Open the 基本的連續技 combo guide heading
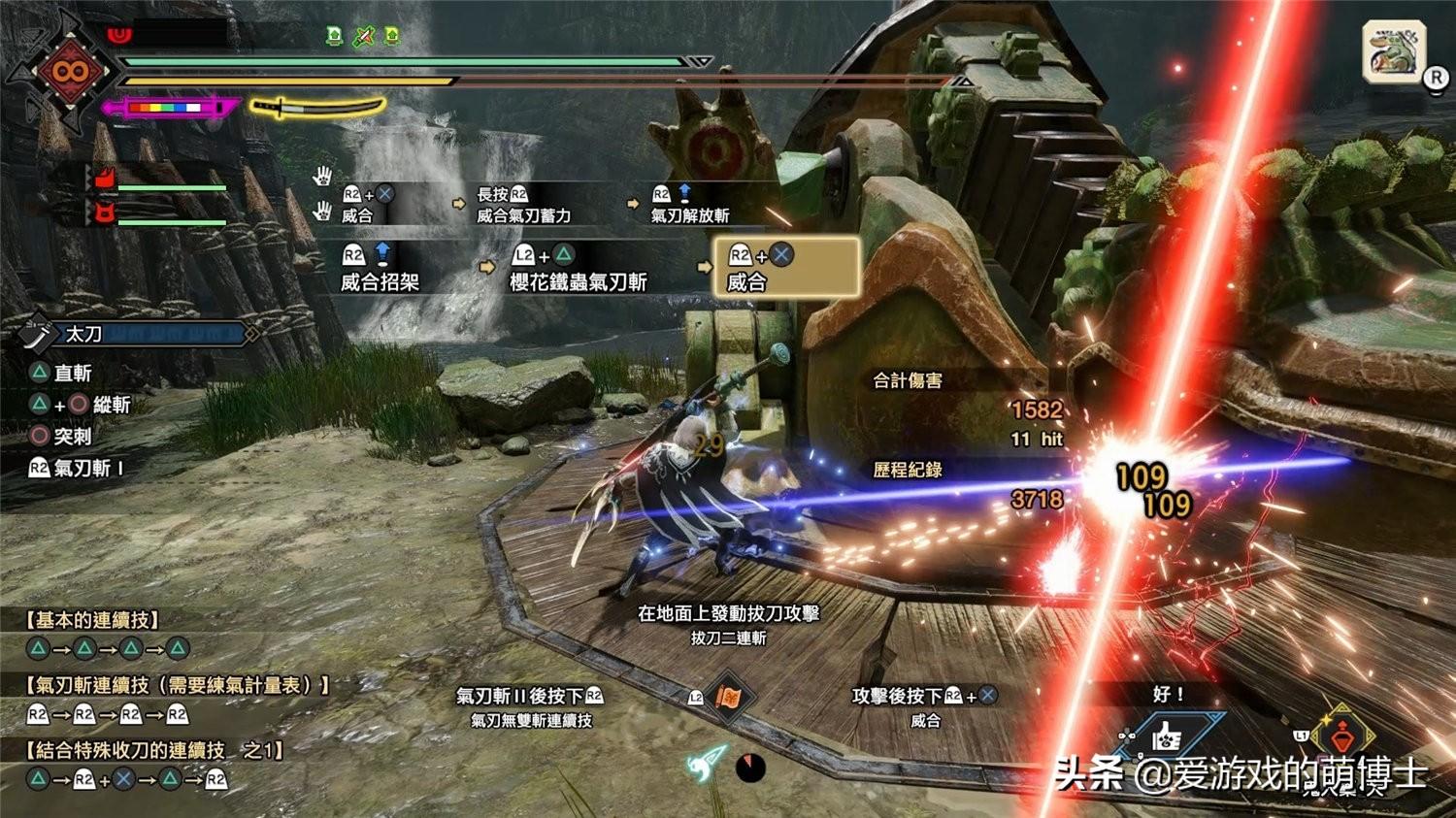Image resolution: width=1456 pixels, height=818 pixels. point(93,620)
